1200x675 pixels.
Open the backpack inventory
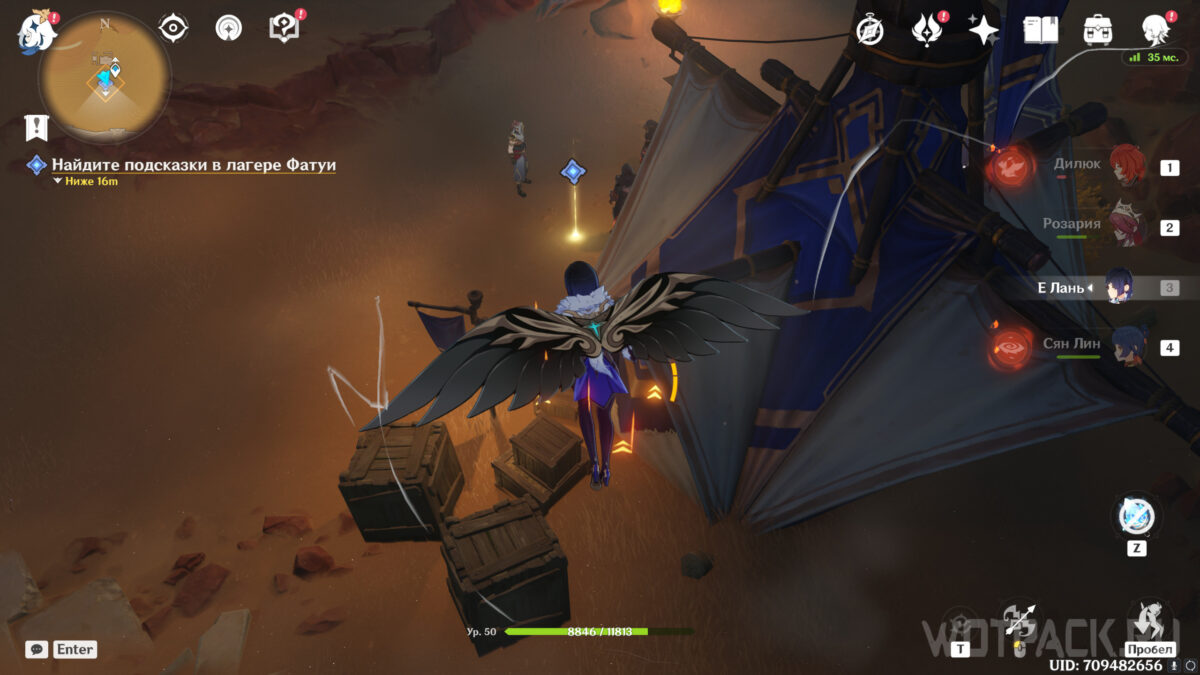pos(1099,30)
